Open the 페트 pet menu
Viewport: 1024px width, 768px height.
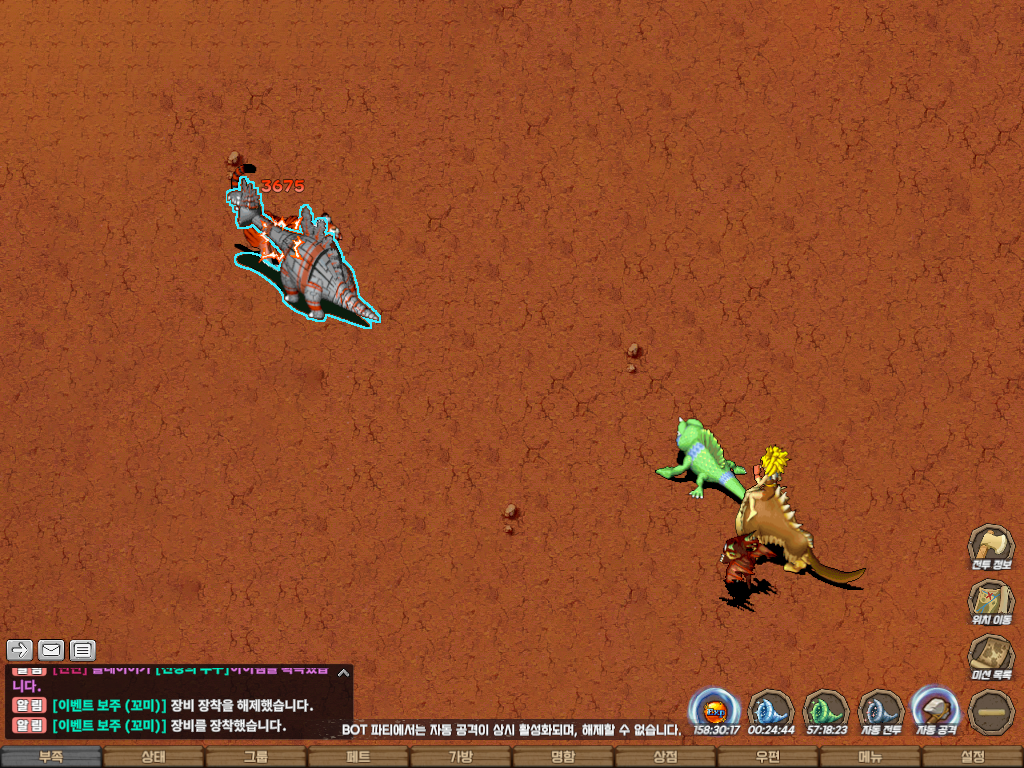[x=358, y=757]
